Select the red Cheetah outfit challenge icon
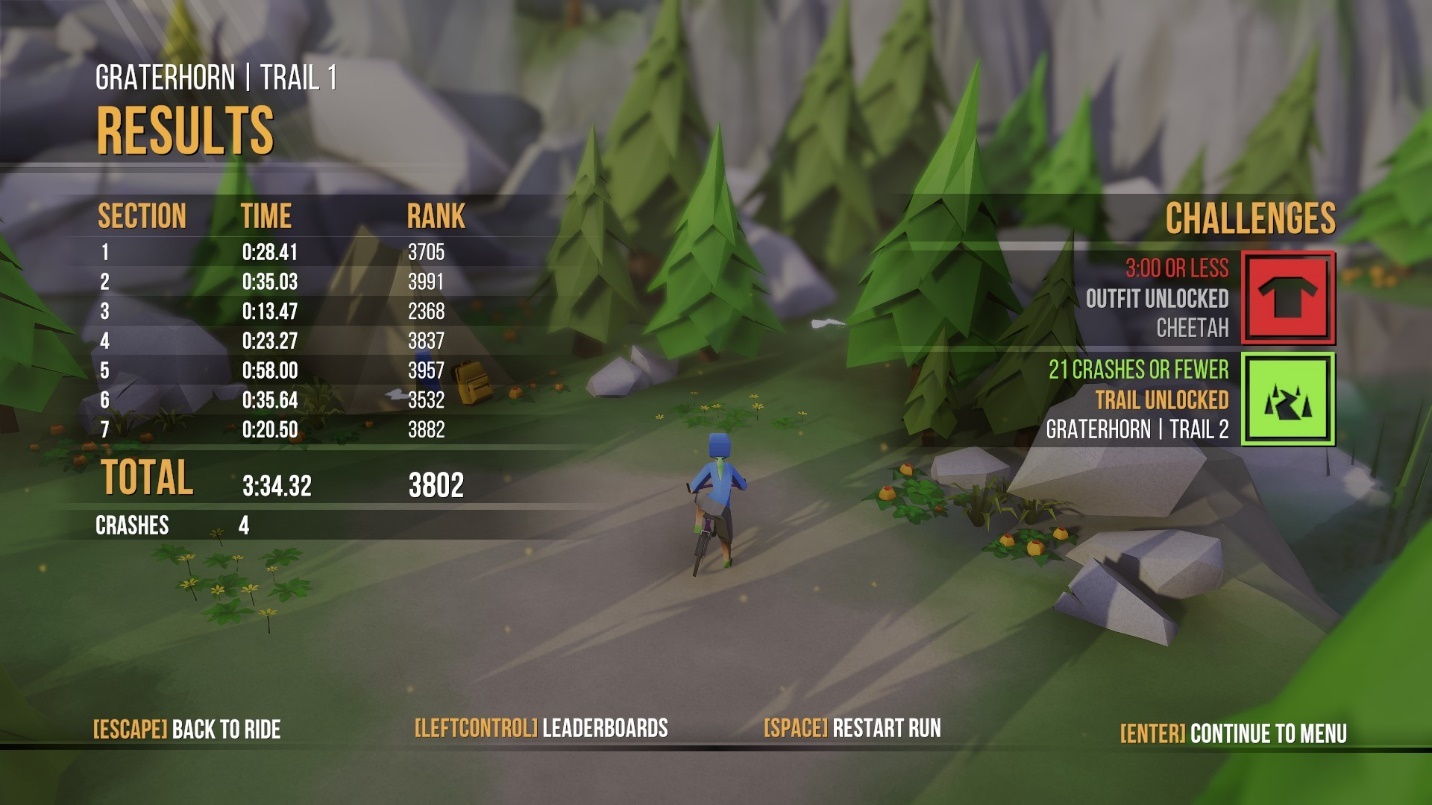The width and height of the screenshot is (1432, 805). (x=1288, y=297)
